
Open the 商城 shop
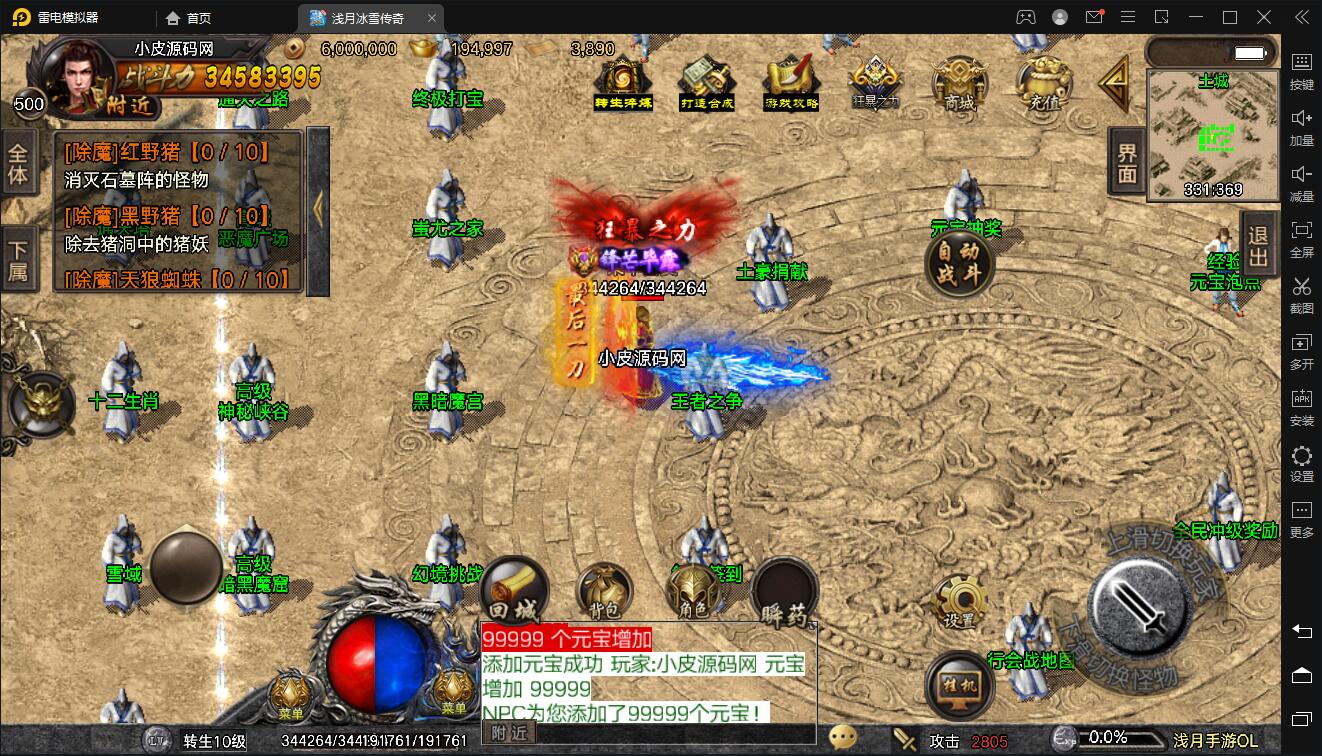click(959, 83)
